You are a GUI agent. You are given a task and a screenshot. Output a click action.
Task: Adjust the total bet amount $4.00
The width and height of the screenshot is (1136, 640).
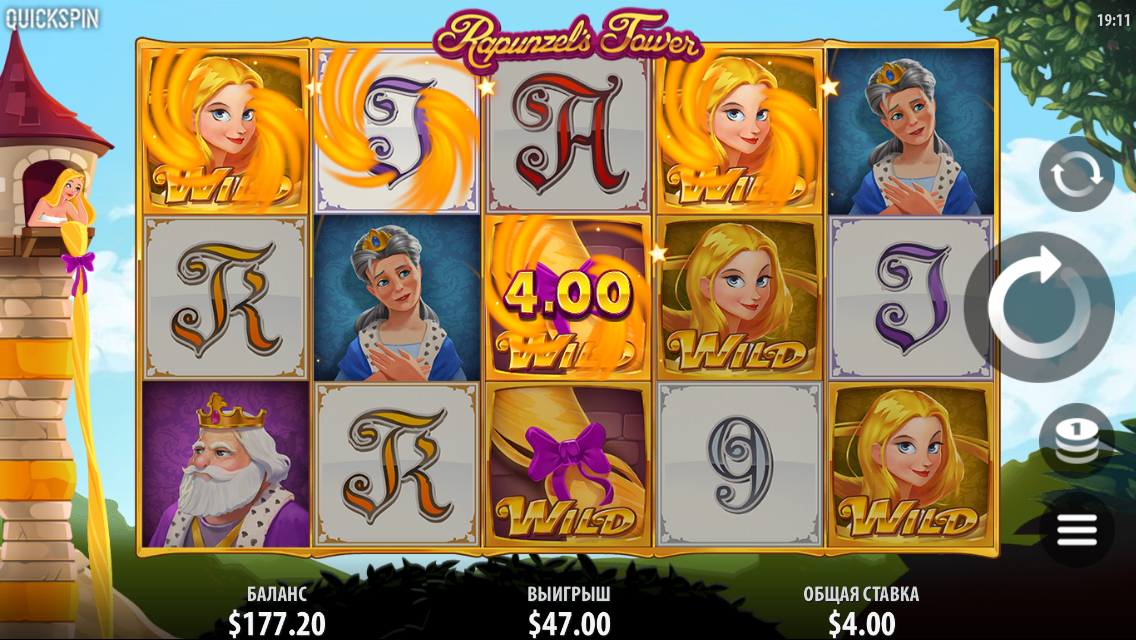[x=861, y=624]
